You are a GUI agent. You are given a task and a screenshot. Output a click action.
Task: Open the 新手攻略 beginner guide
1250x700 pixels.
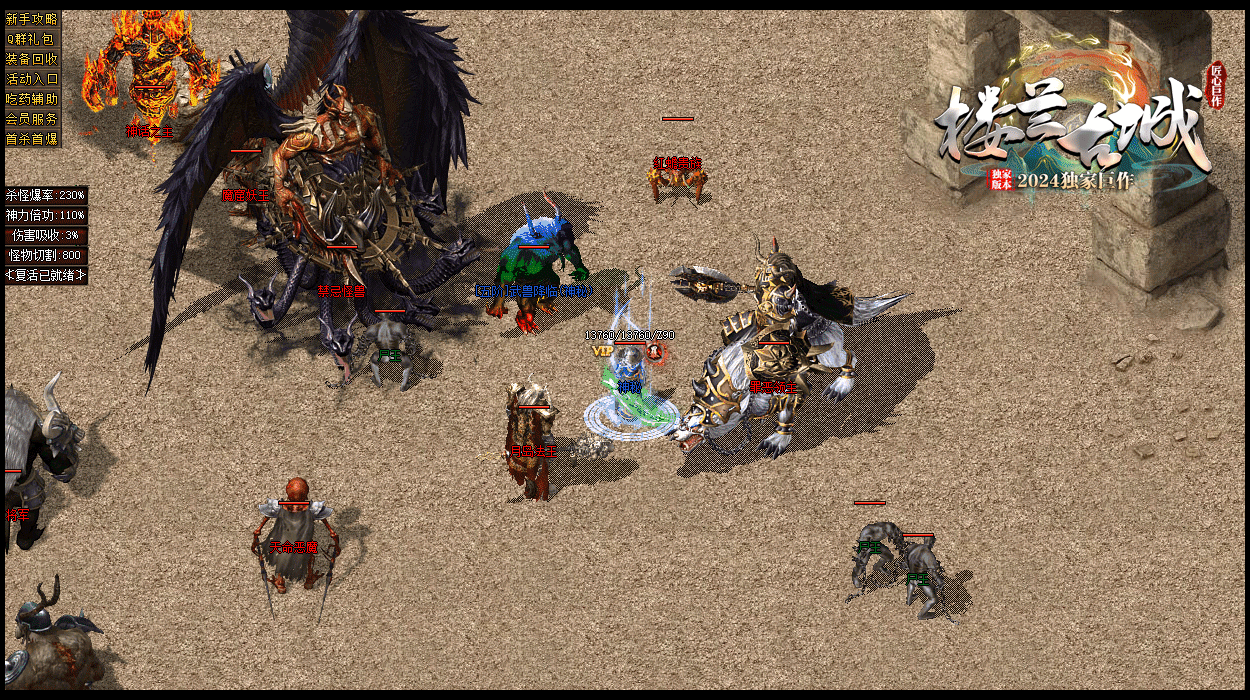pos(32,19)
